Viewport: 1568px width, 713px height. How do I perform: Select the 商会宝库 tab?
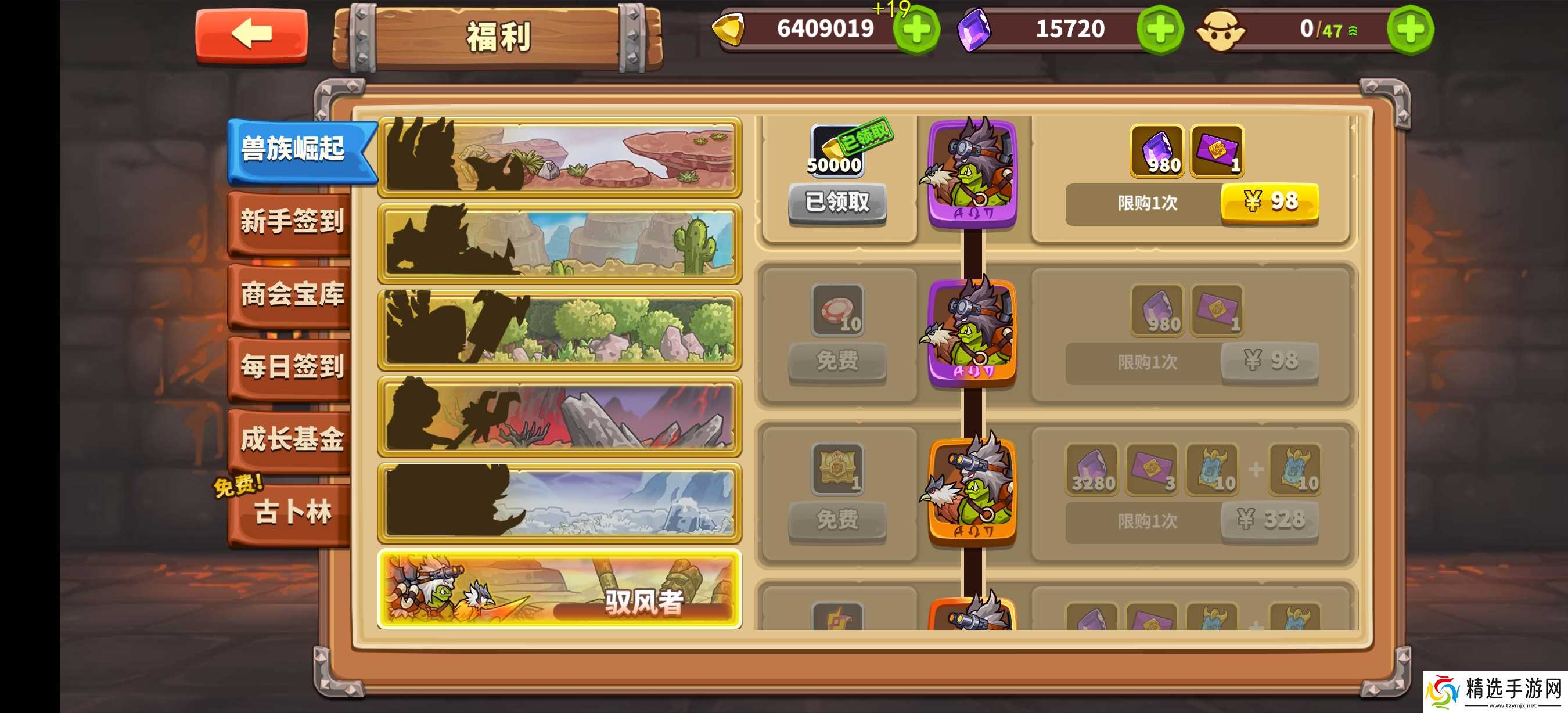click(x=292, y=295)
